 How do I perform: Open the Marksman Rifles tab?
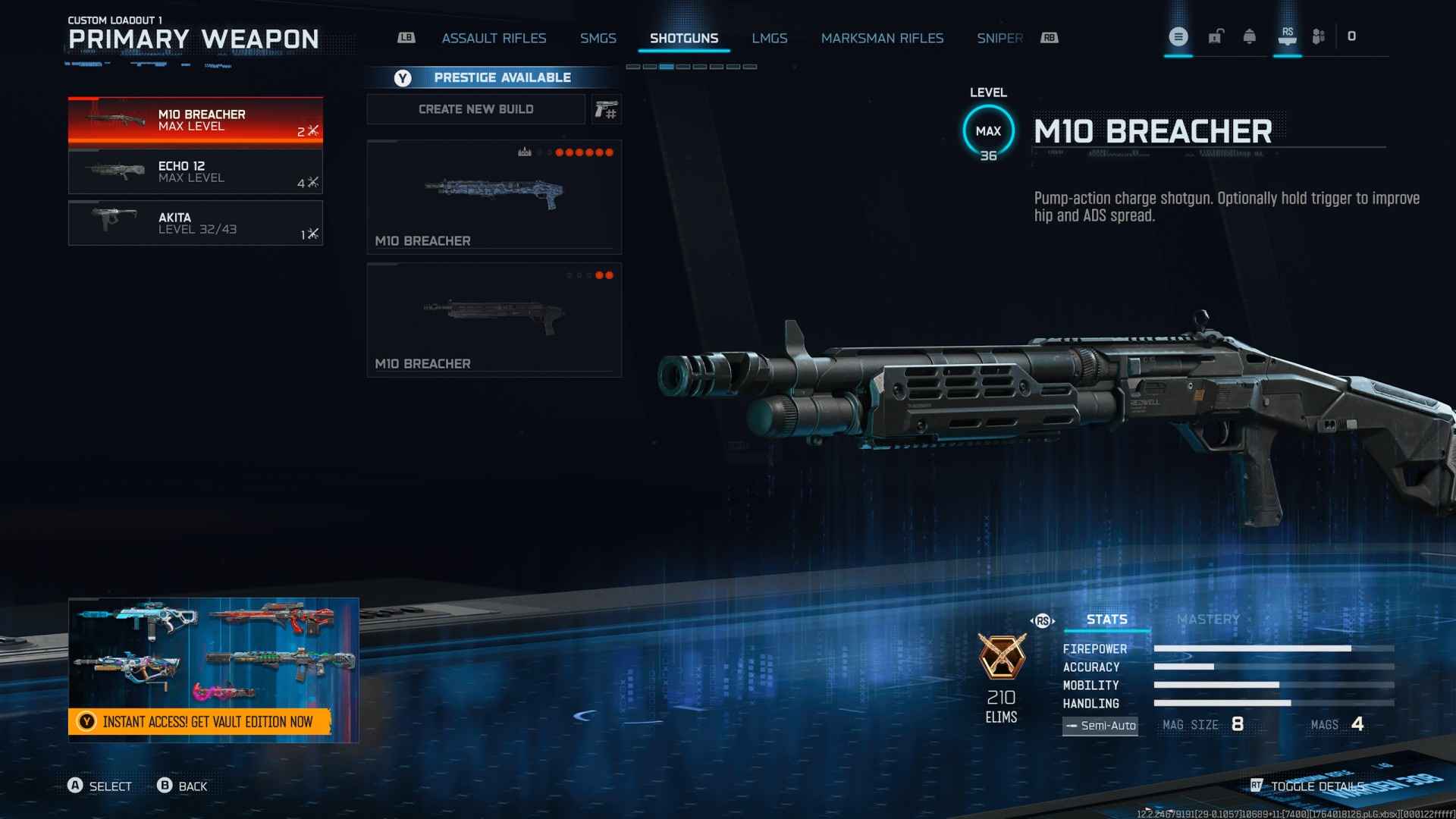tap(882, 38)
